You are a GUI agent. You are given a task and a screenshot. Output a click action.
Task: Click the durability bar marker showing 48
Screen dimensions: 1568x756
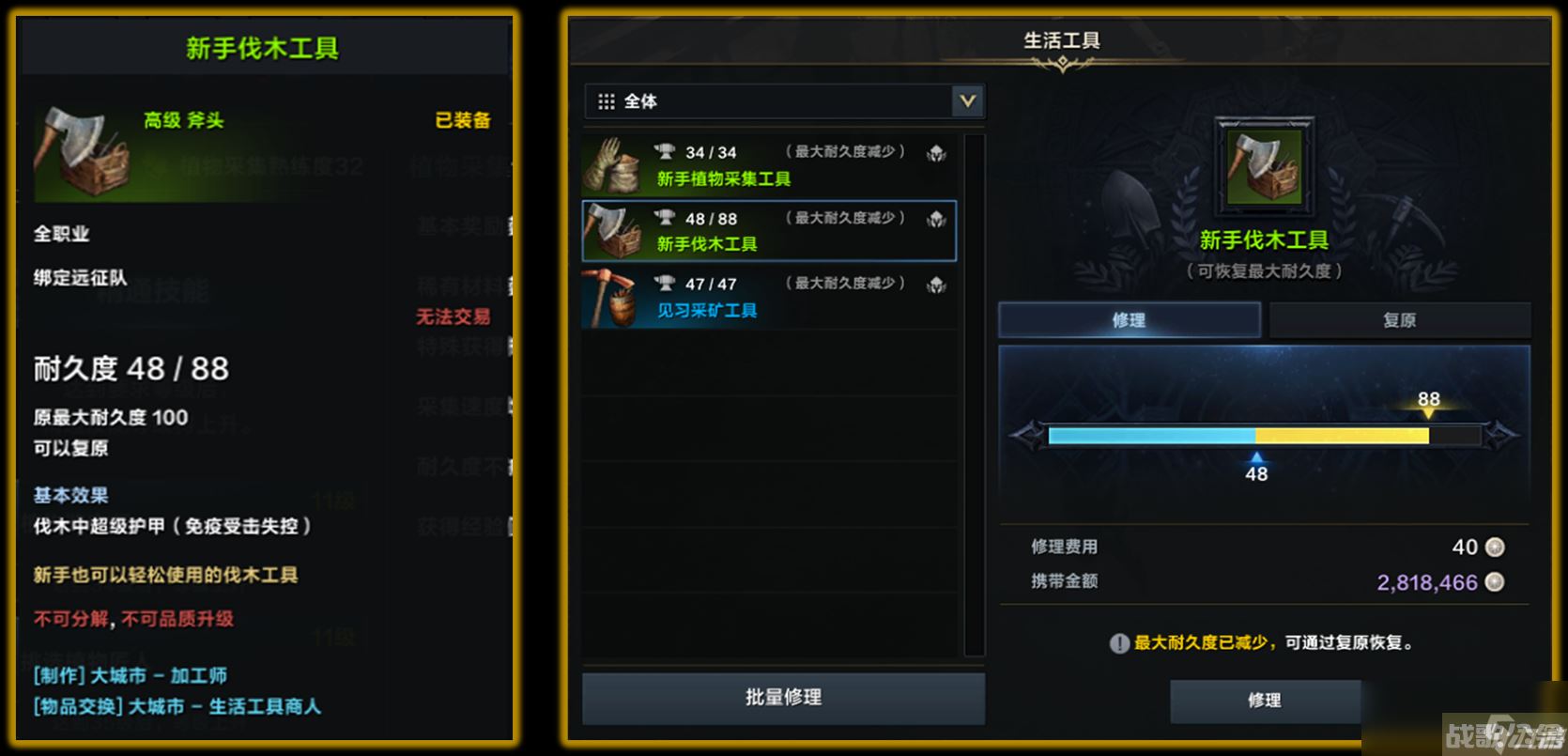click(1257, 459)
